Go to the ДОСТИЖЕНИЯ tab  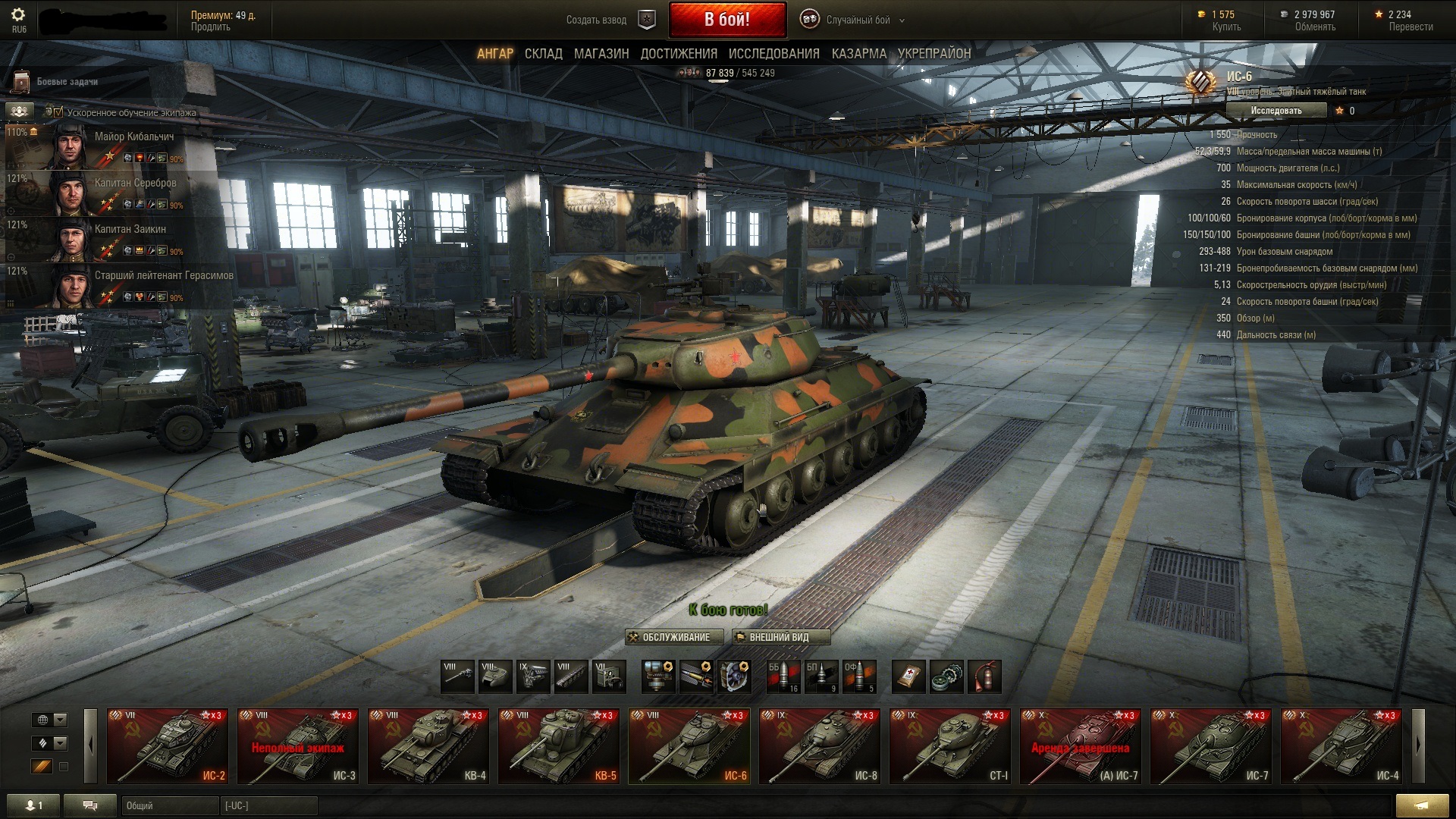pos(678,54)
